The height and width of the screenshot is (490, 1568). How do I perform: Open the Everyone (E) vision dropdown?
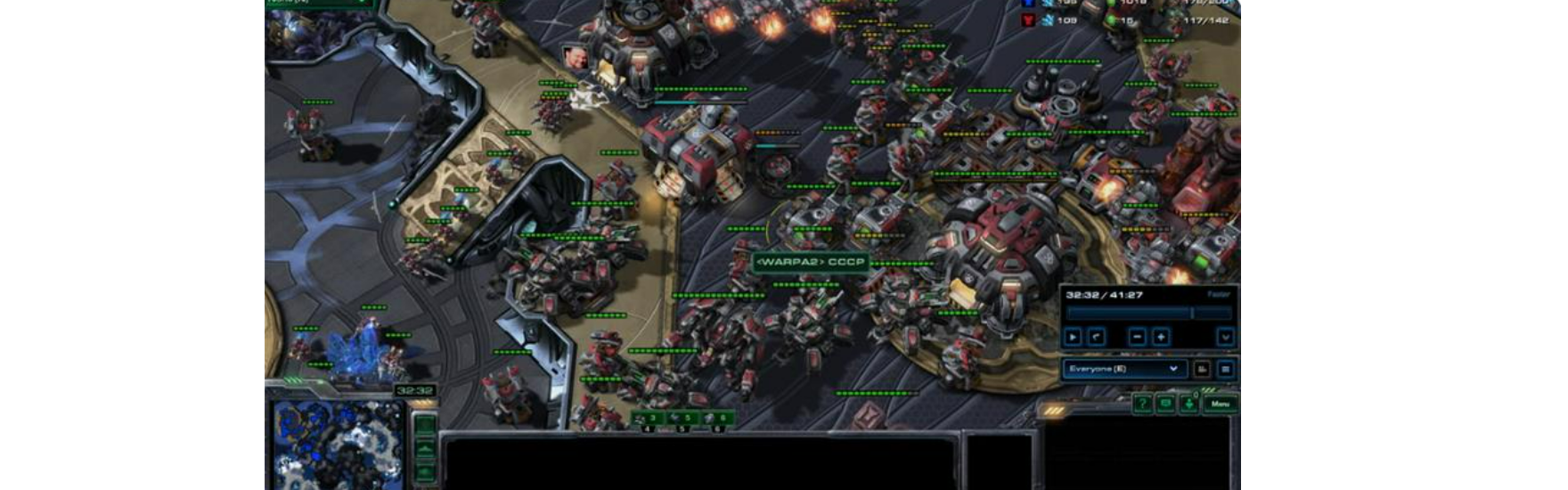(x=1124, y=369)
